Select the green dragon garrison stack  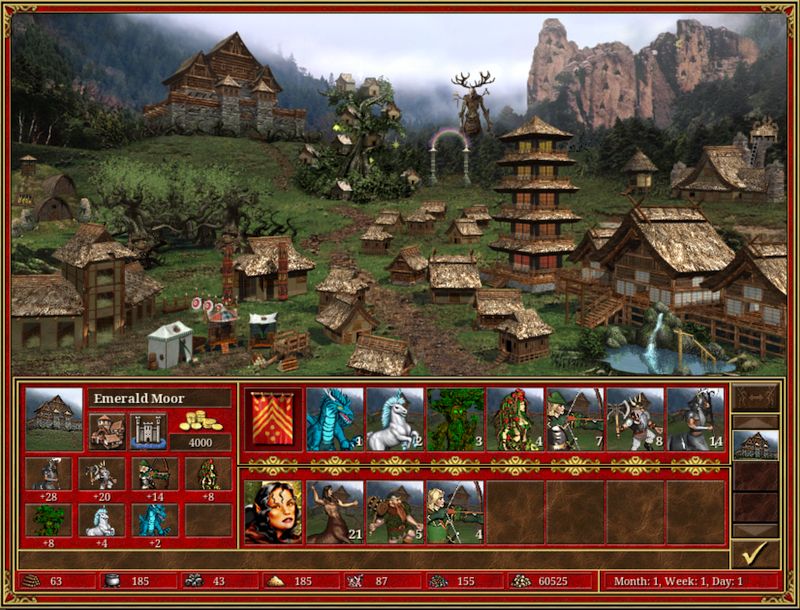click(334, 418)
